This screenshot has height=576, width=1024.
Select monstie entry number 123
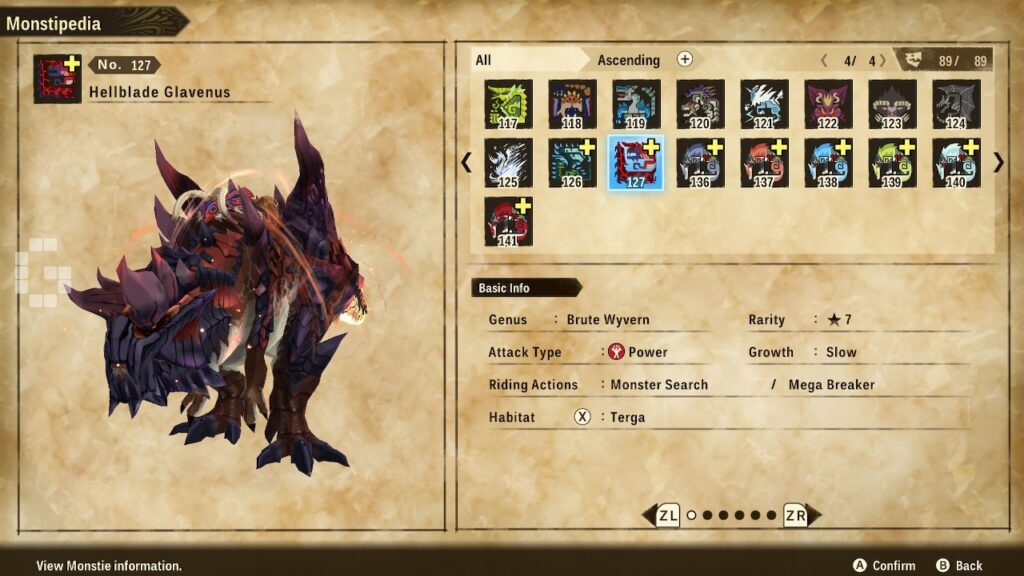tap(893, 105)
